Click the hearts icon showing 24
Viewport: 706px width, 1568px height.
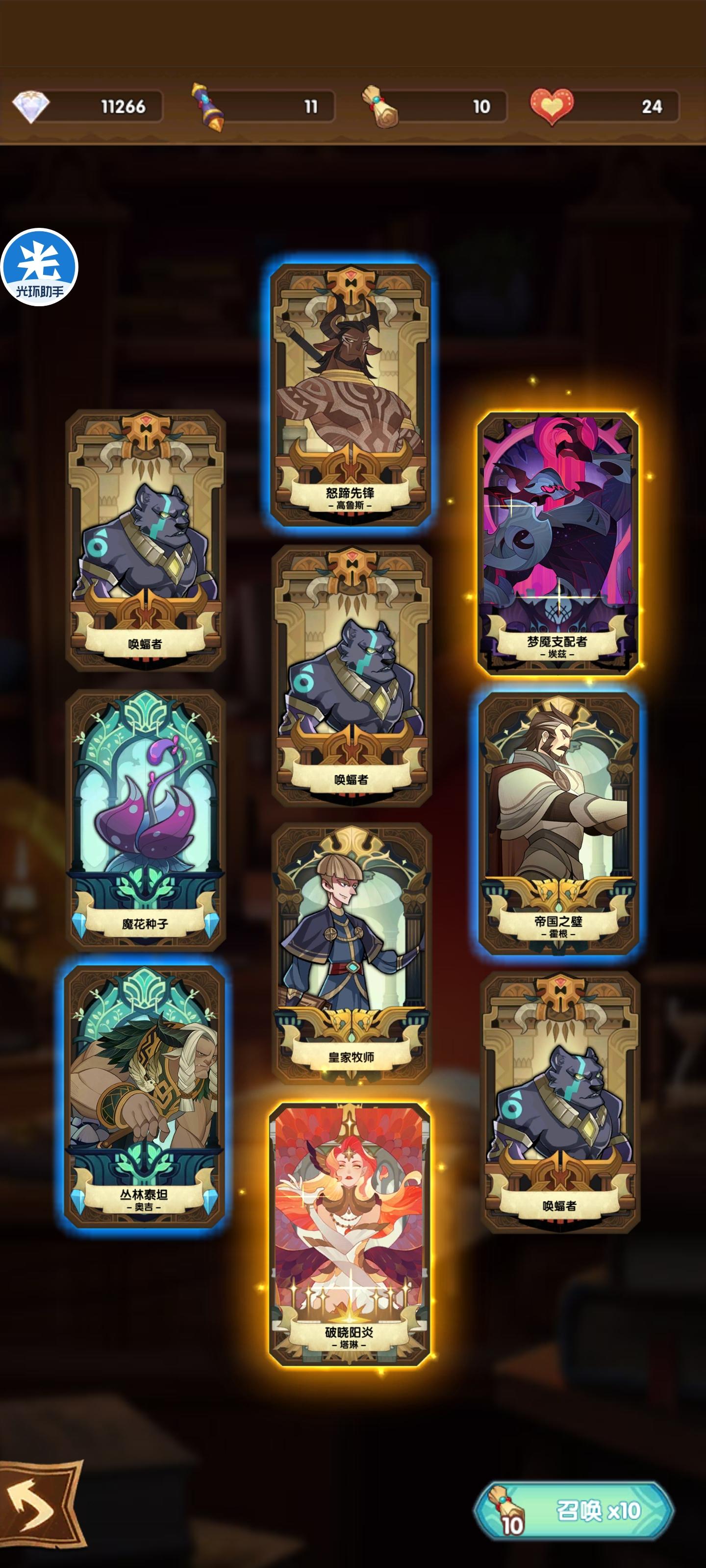point(551,105)
